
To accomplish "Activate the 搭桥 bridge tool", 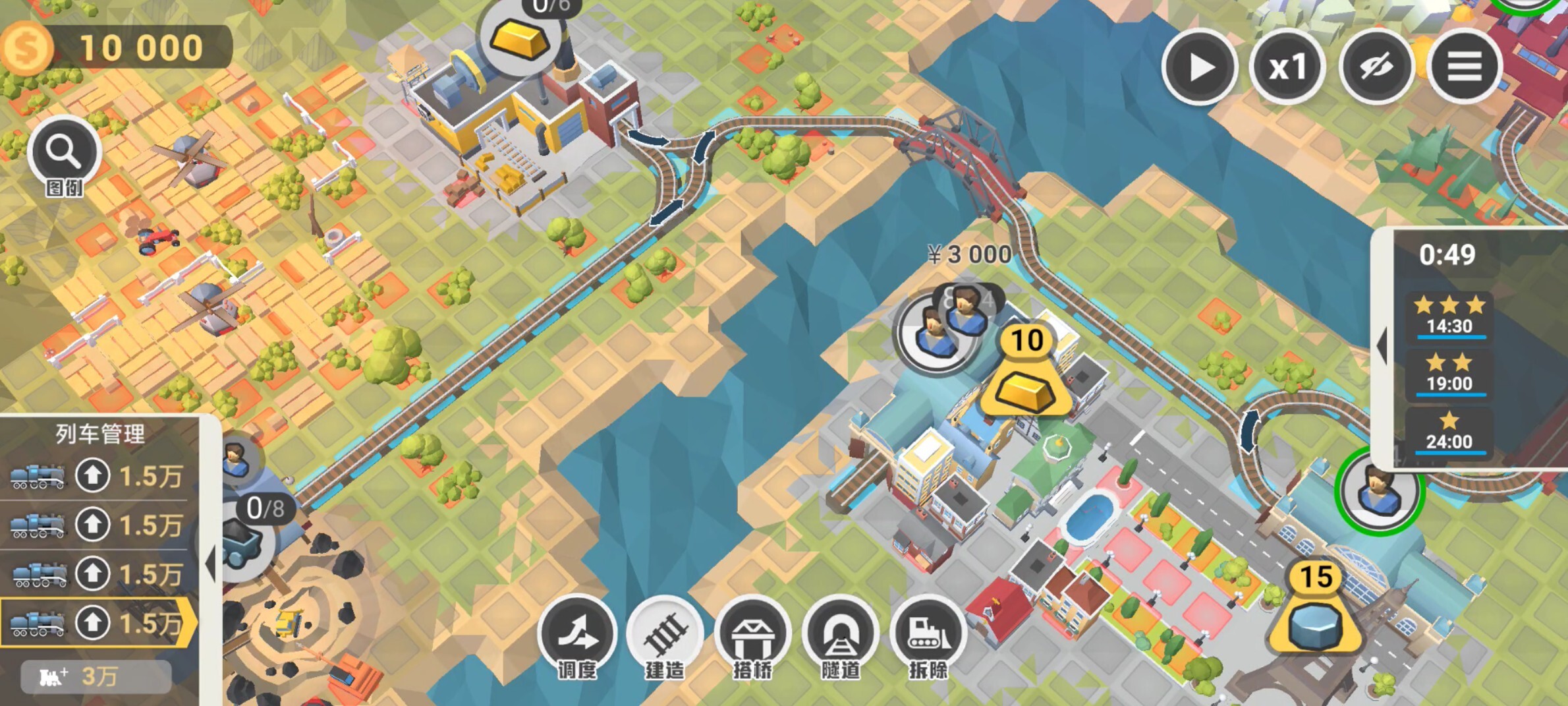I will (752, 633).
